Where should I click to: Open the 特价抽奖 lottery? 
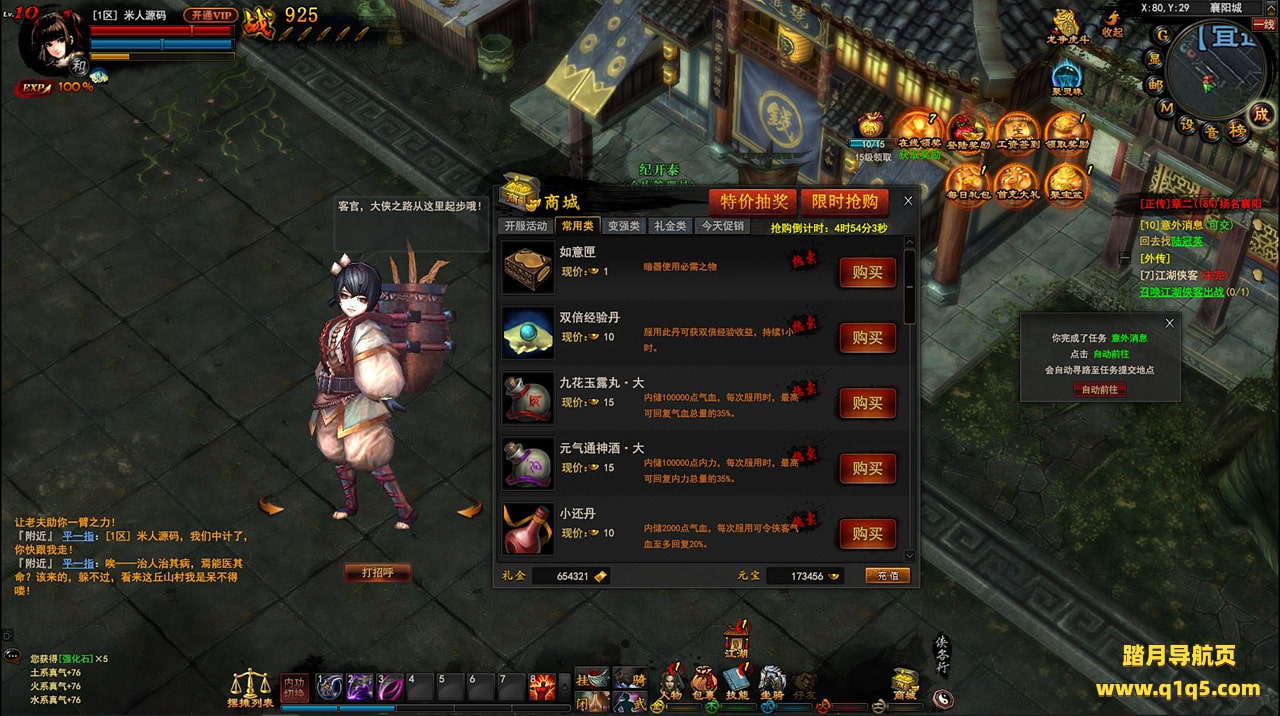point(754,201)
